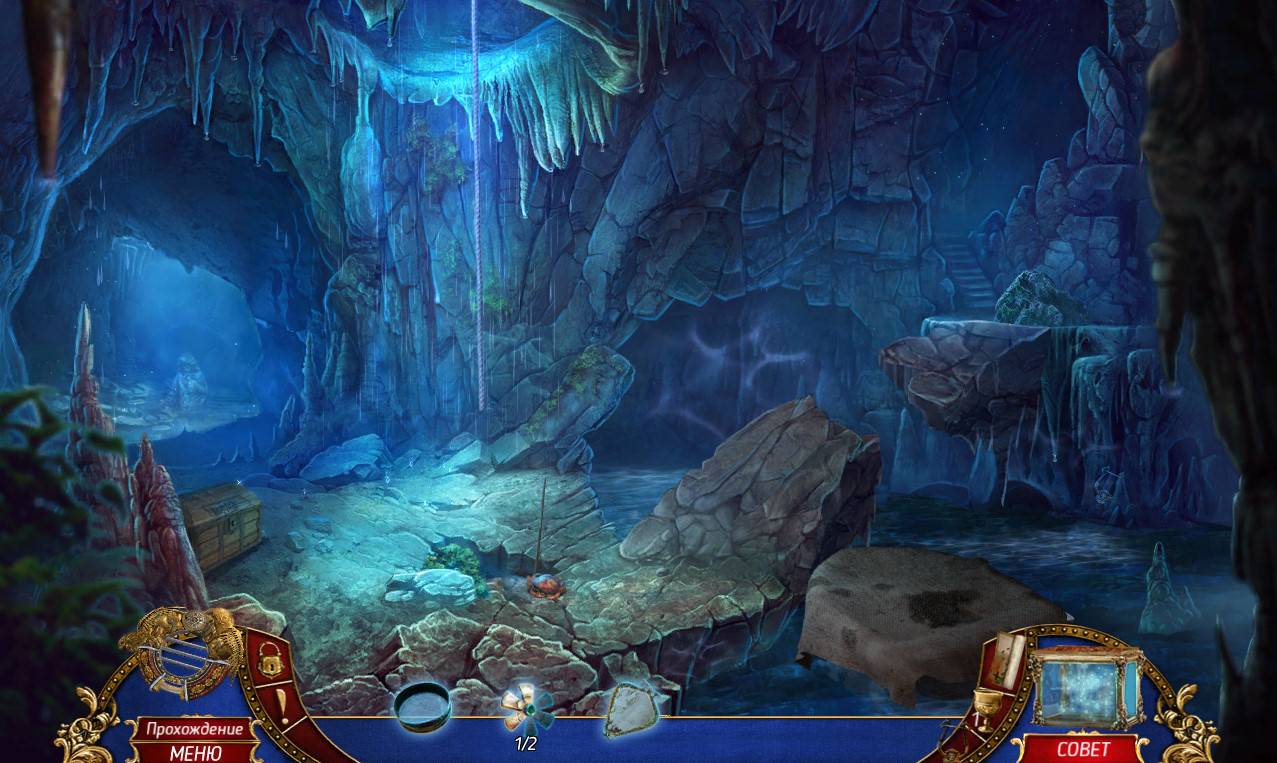Click the gold padlock inventory lock
This screenshot has height=763, width=1277.
[268, 658]
